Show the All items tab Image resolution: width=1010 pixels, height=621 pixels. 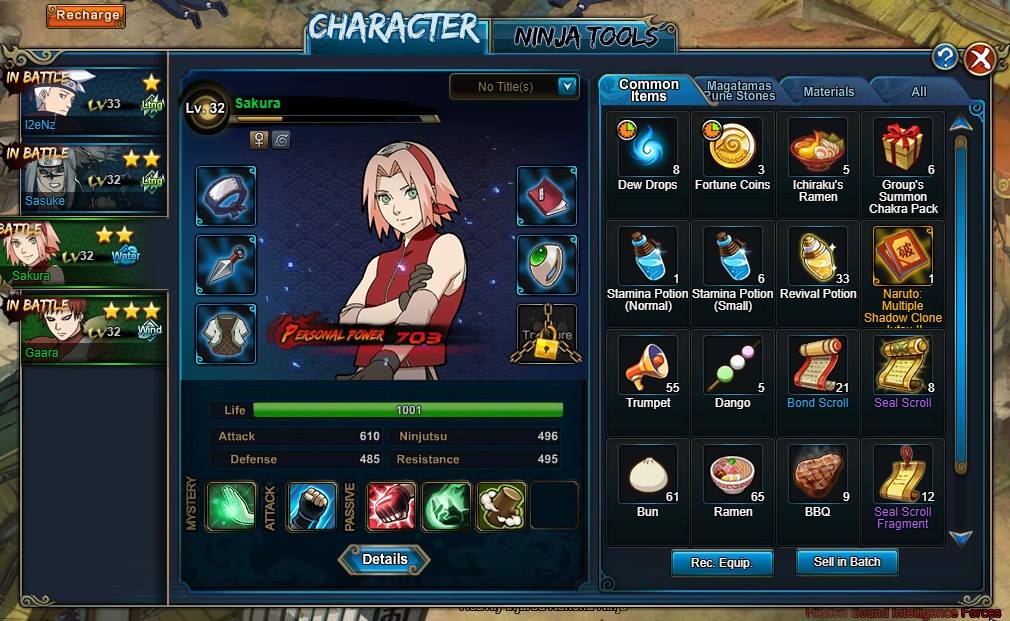(918, 92)
